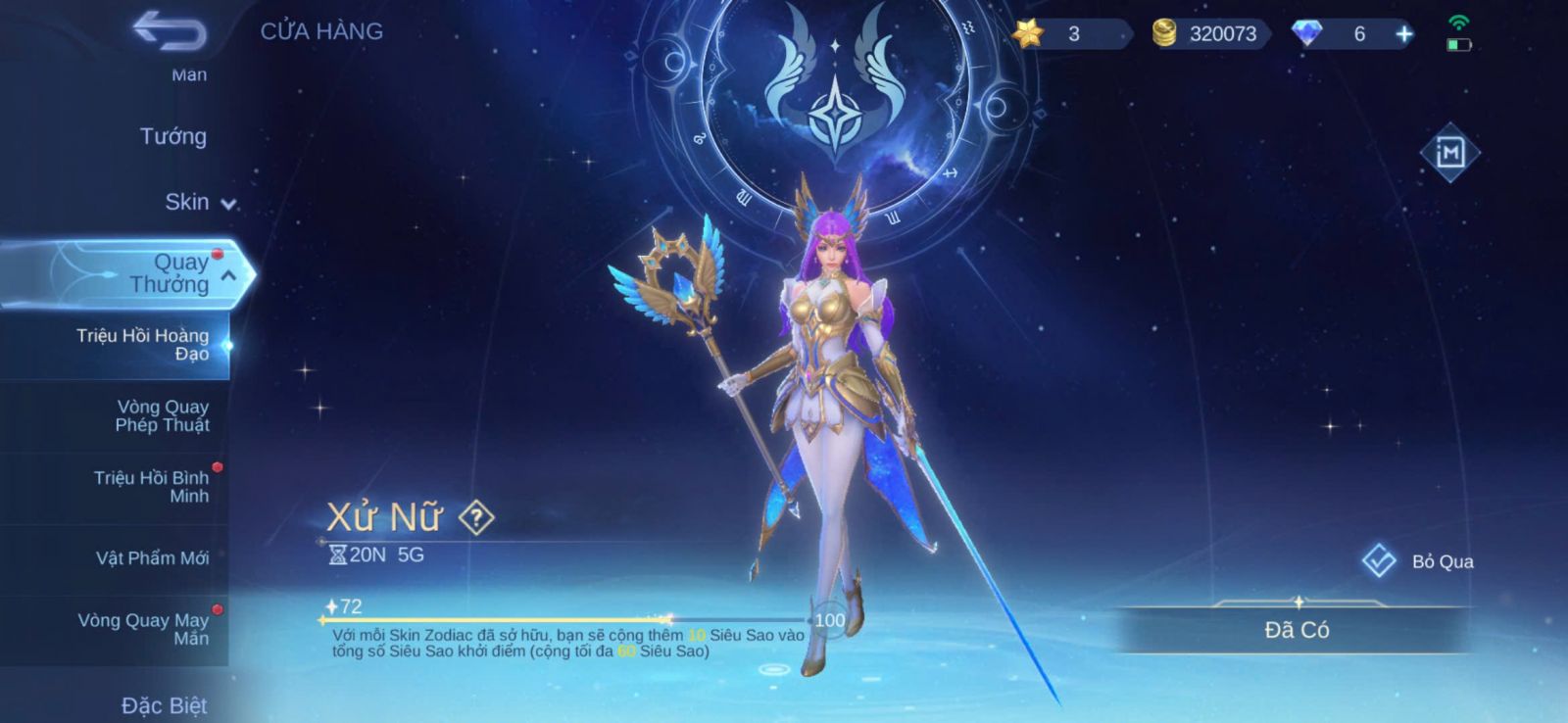Open Triệu Hồi Bình Minh
The width and height of the screenshot is (1568, 723).
[x=151, y=486]
